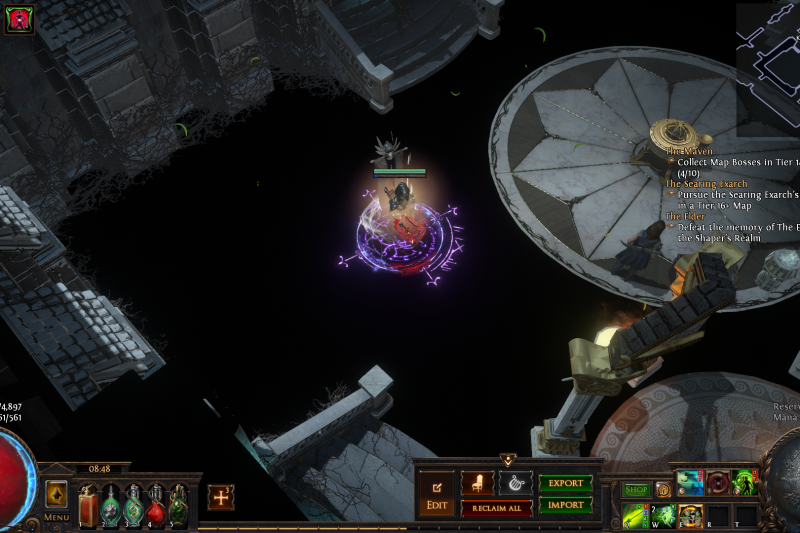Click the red buff icon at top-left

19,20
